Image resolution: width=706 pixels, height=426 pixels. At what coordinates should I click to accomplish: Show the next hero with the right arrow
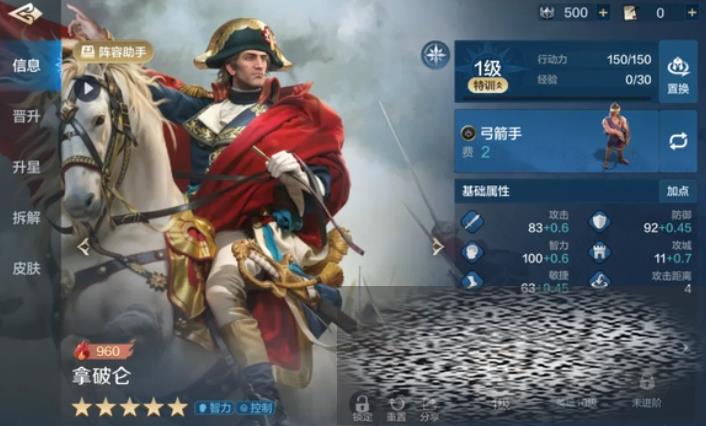tap(437, 246)
